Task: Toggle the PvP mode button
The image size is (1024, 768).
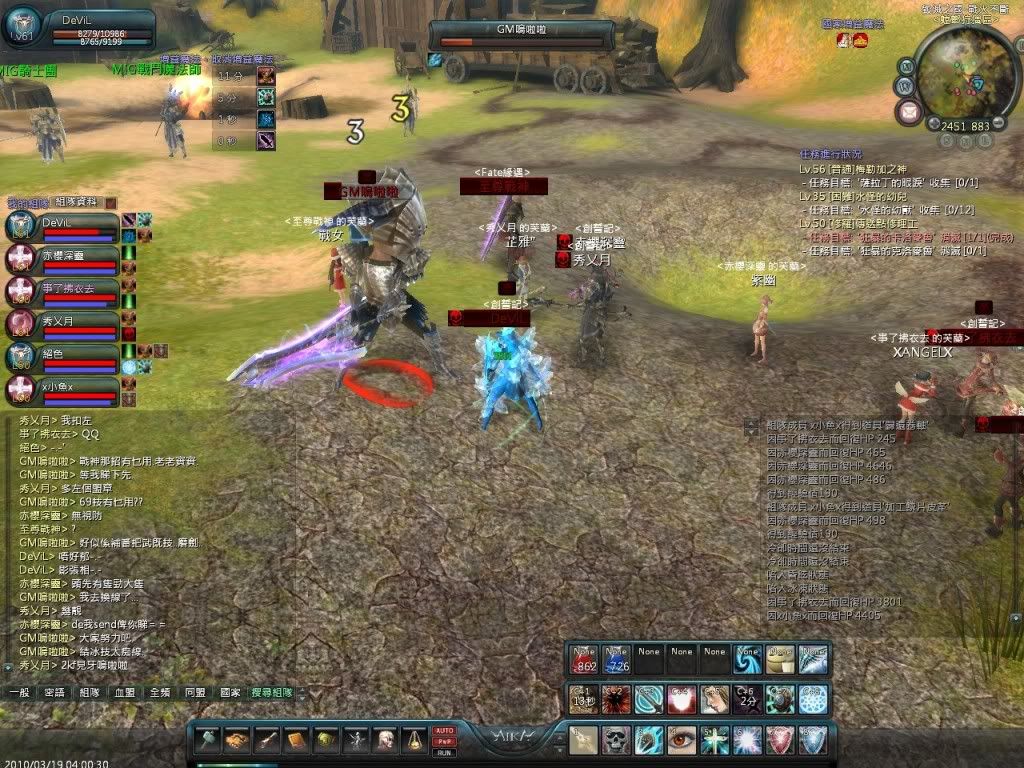Action: [445, 741]
